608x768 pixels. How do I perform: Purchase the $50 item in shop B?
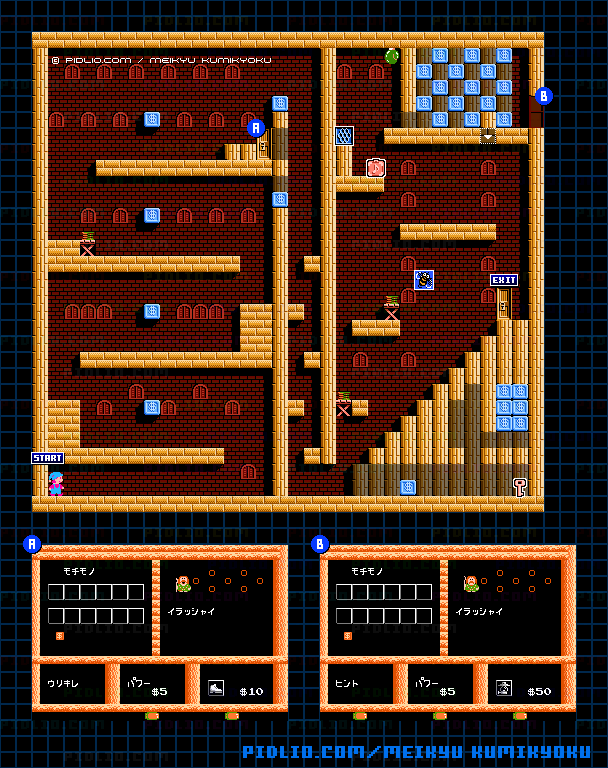523,685
